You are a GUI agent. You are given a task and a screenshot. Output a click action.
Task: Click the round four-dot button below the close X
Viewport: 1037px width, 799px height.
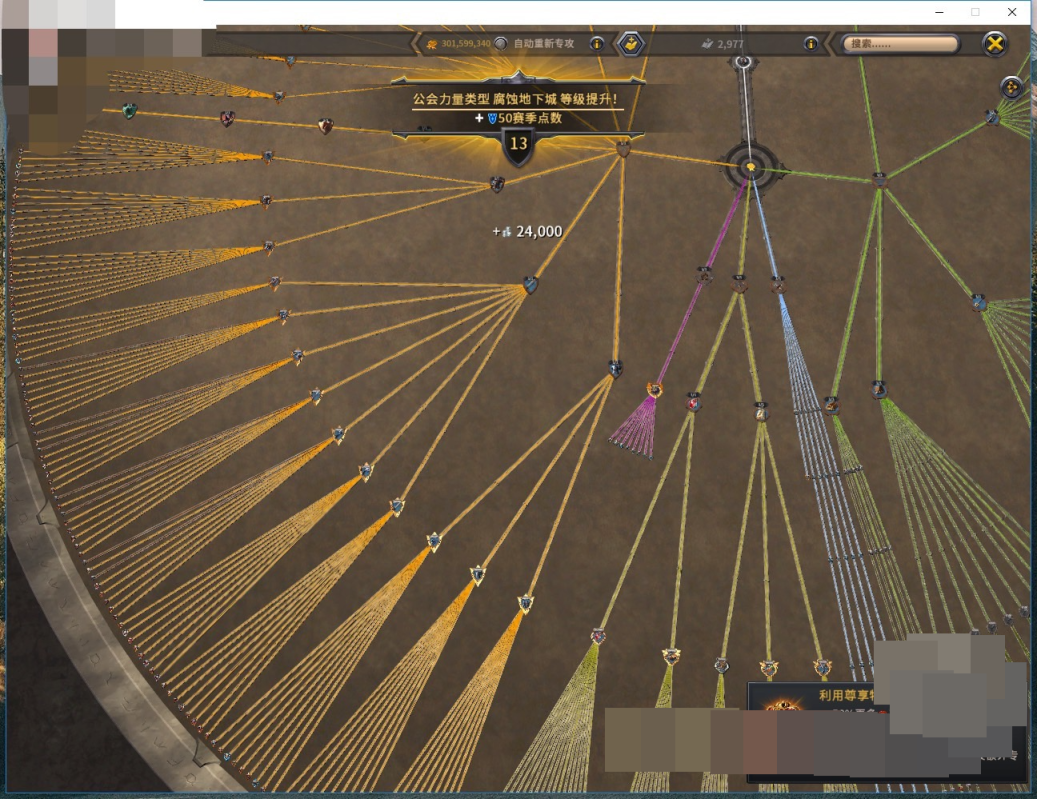coord(1011,87)
